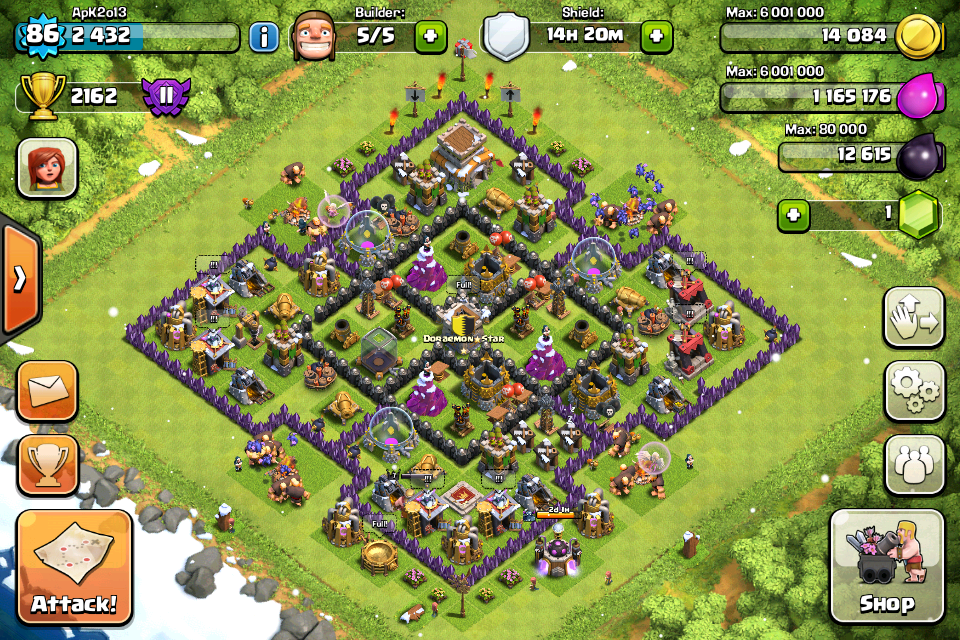Tap the builder face icon
960x640 pixels.
click(x=317, y=37)
